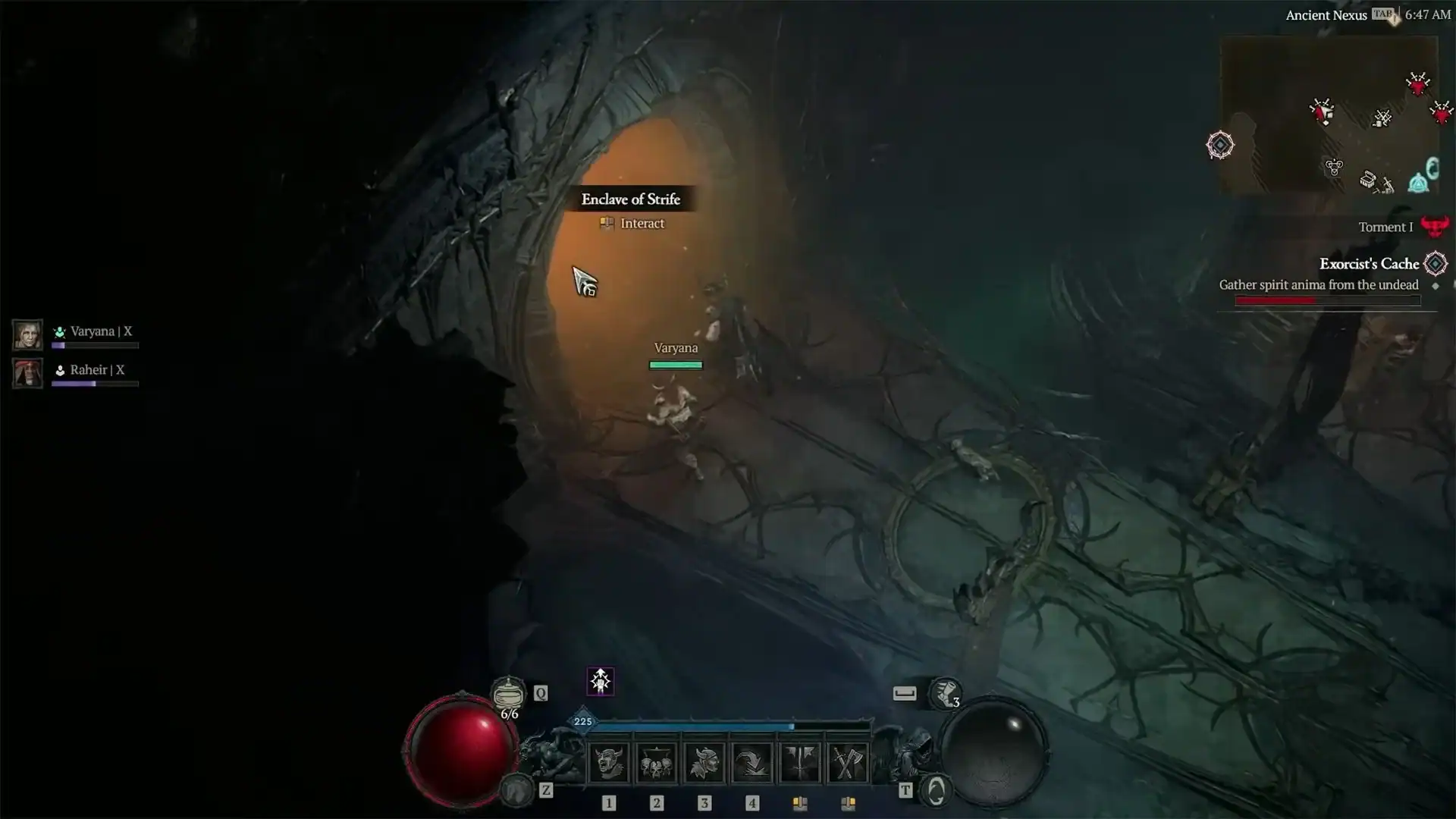Open the town portal swirl icon
The height and width of the screenshot is (819, 1456).
(936, 791)
